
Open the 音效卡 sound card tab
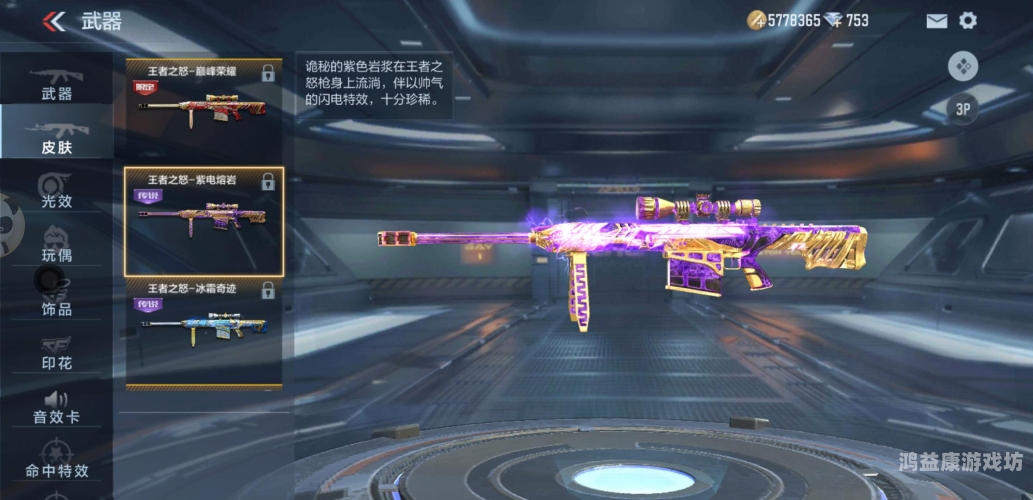click(x=56, y=407)
